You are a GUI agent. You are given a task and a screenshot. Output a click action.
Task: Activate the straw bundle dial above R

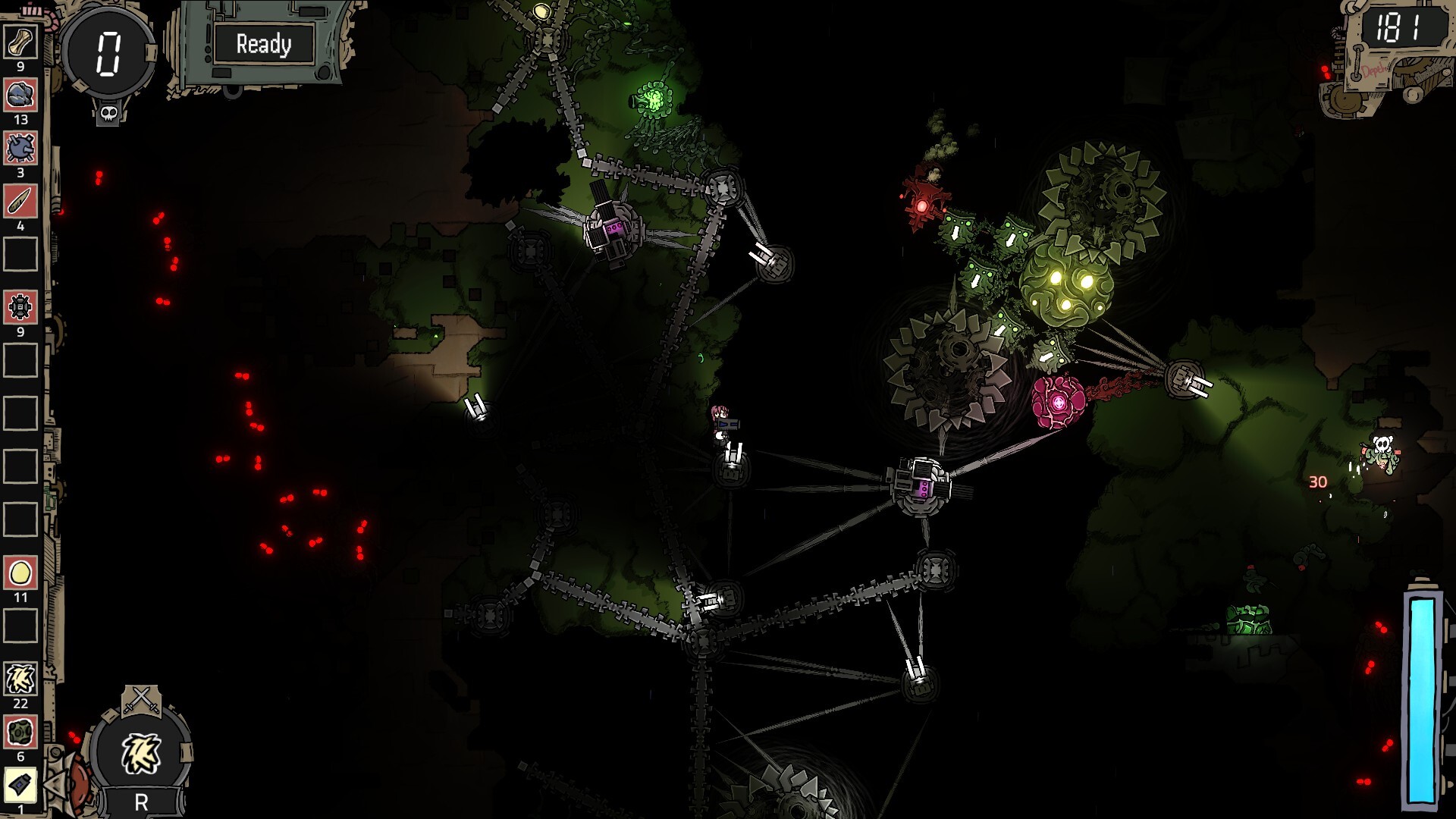[141, 754]
